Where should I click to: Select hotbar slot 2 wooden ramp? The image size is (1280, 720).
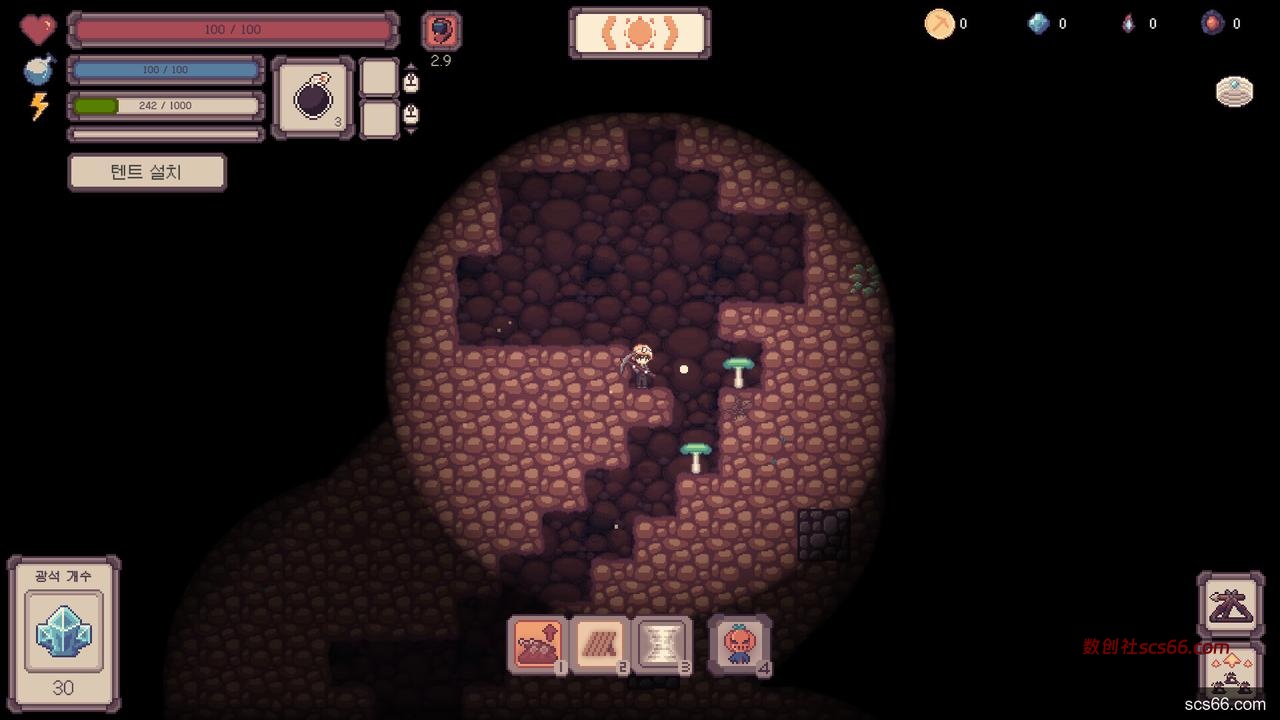click(x=601, y=645)
